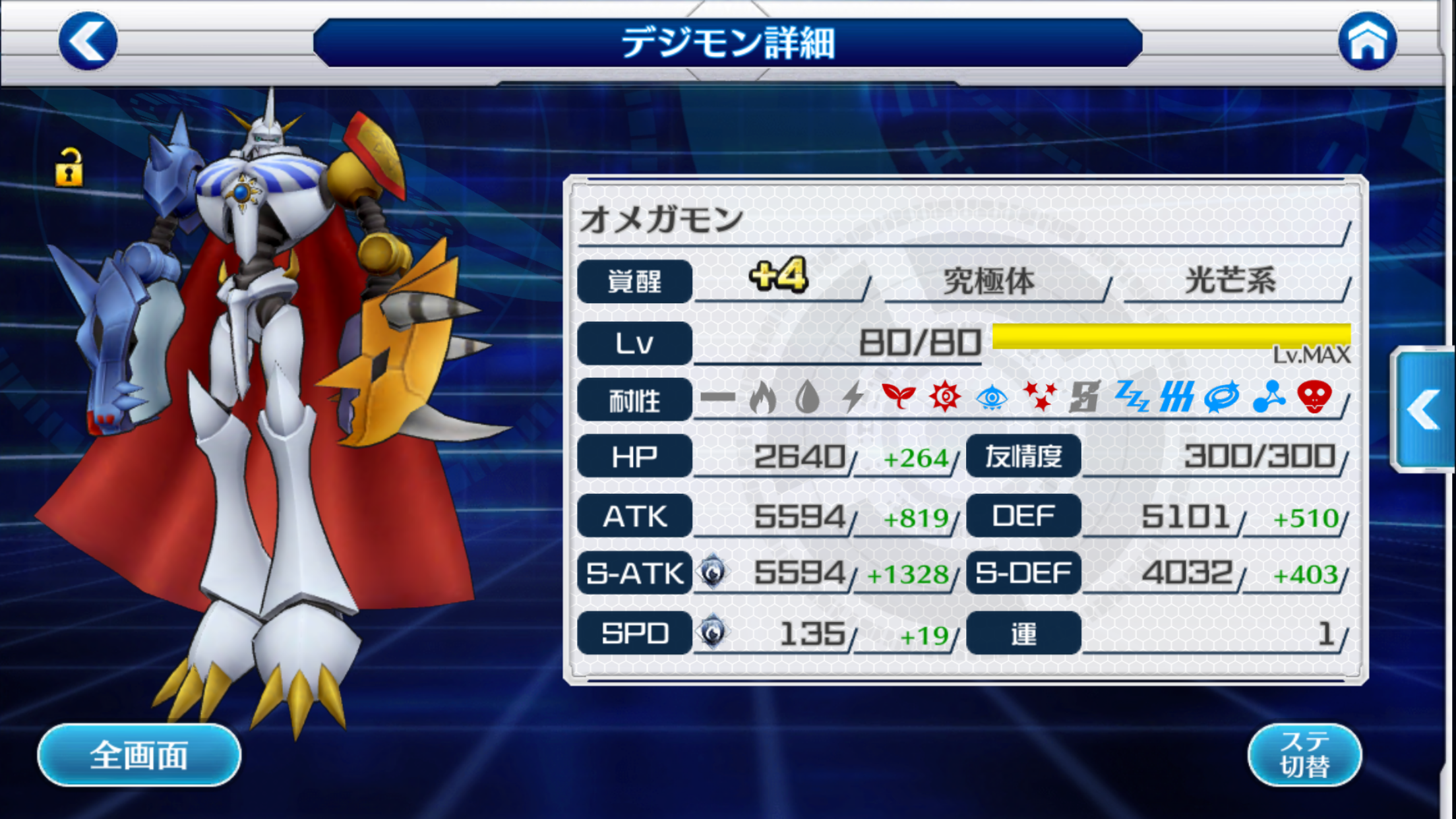Tap the S-ATK plugin chip icon
The height and width of the screenshot is (819, 1456).
click(712, 572)
